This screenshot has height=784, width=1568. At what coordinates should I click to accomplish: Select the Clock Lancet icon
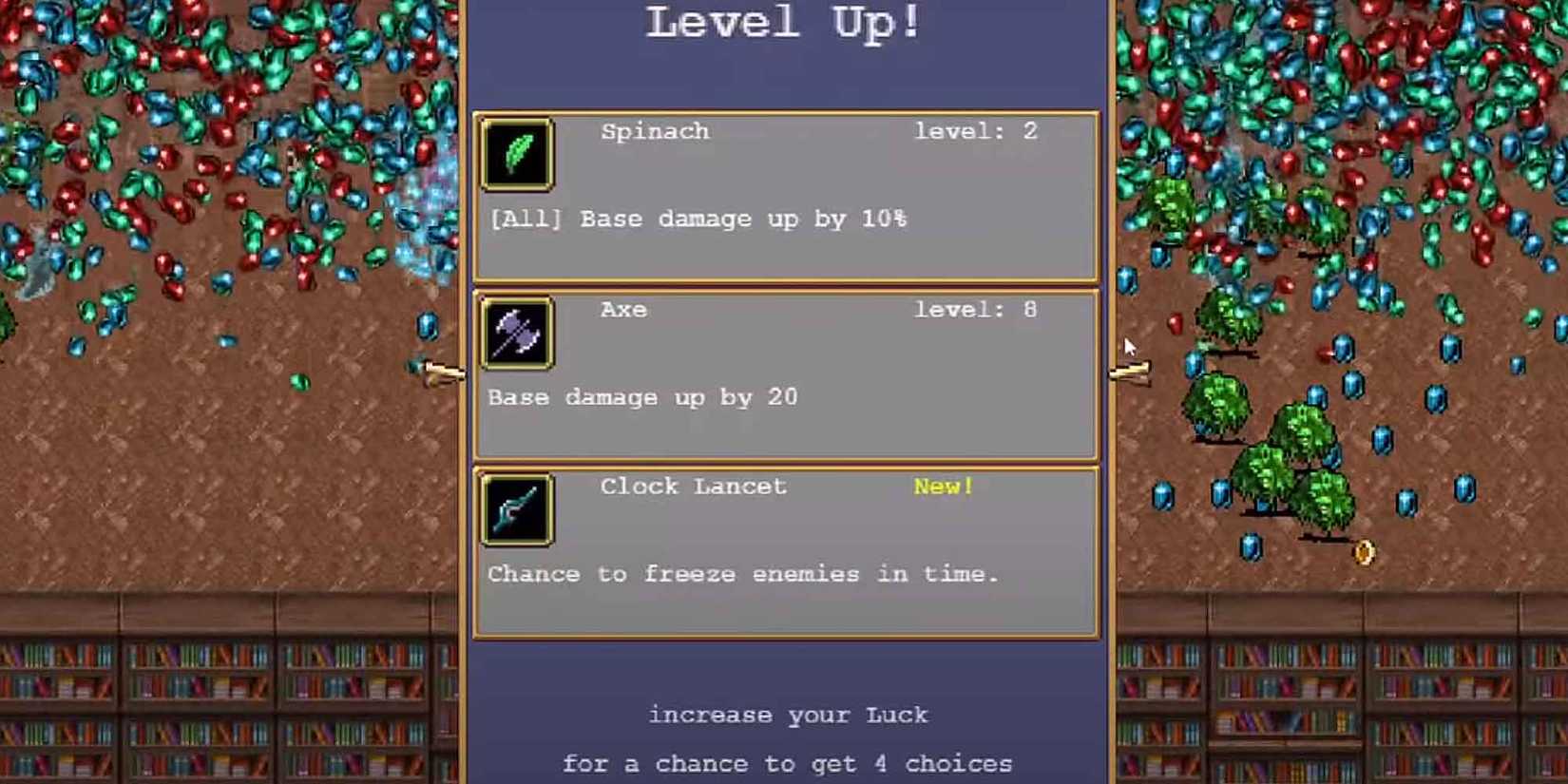516,509
